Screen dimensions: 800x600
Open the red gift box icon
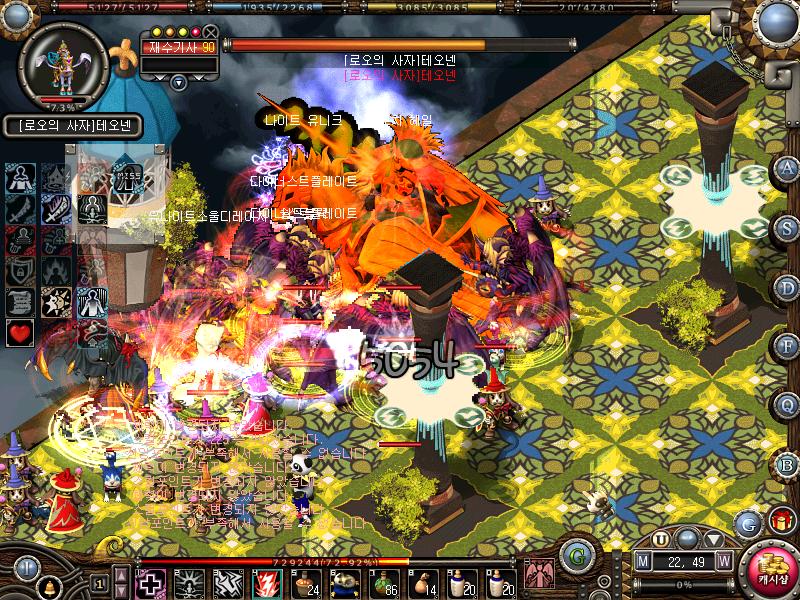click(x=779, y=521)
